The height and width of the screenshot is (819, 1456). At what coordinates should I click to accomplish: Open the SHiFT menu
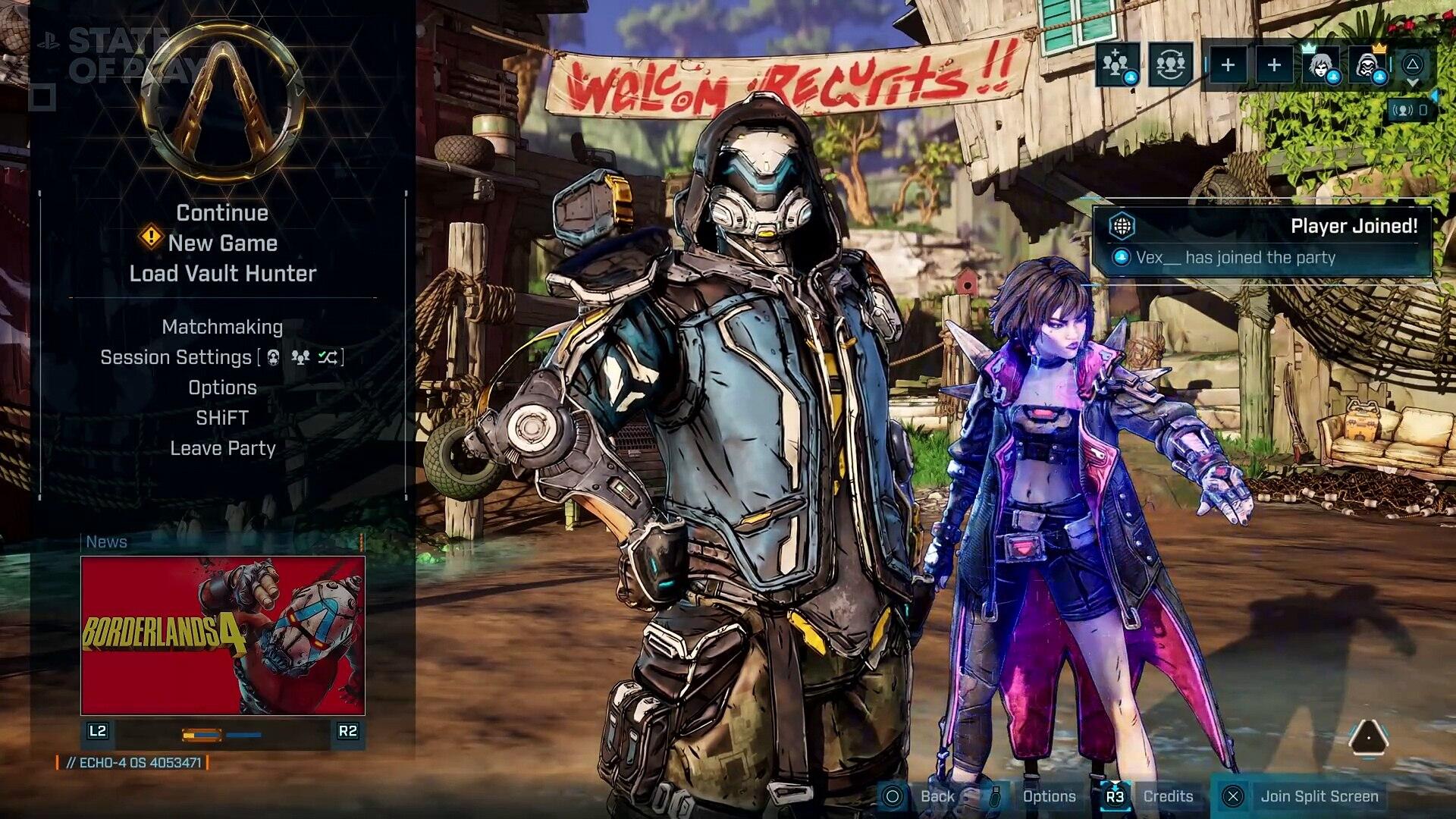(x=222, y=418)
